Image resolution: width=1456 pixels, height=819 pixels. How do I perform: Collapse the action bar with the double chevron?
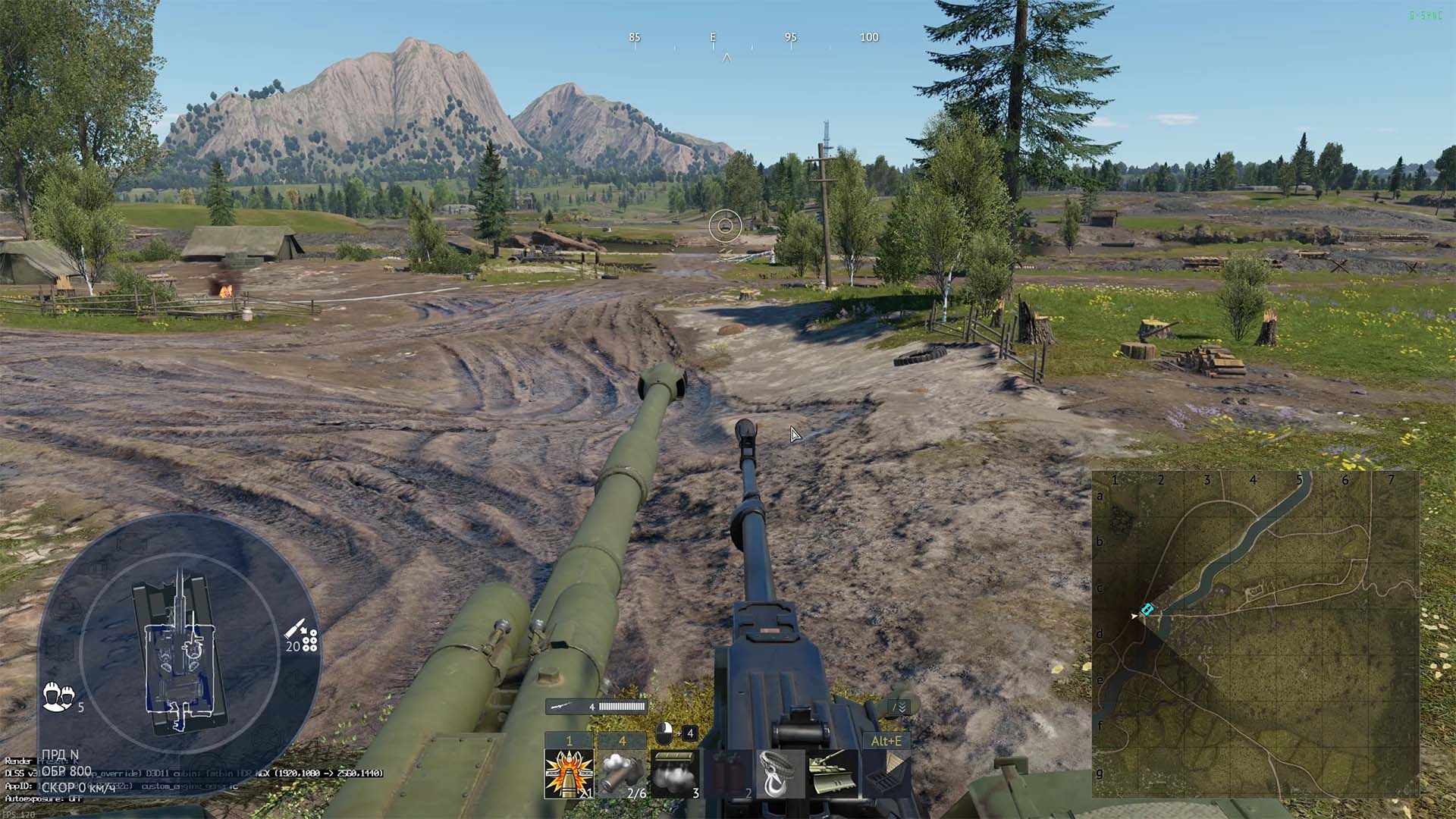(x=902, y=708)
